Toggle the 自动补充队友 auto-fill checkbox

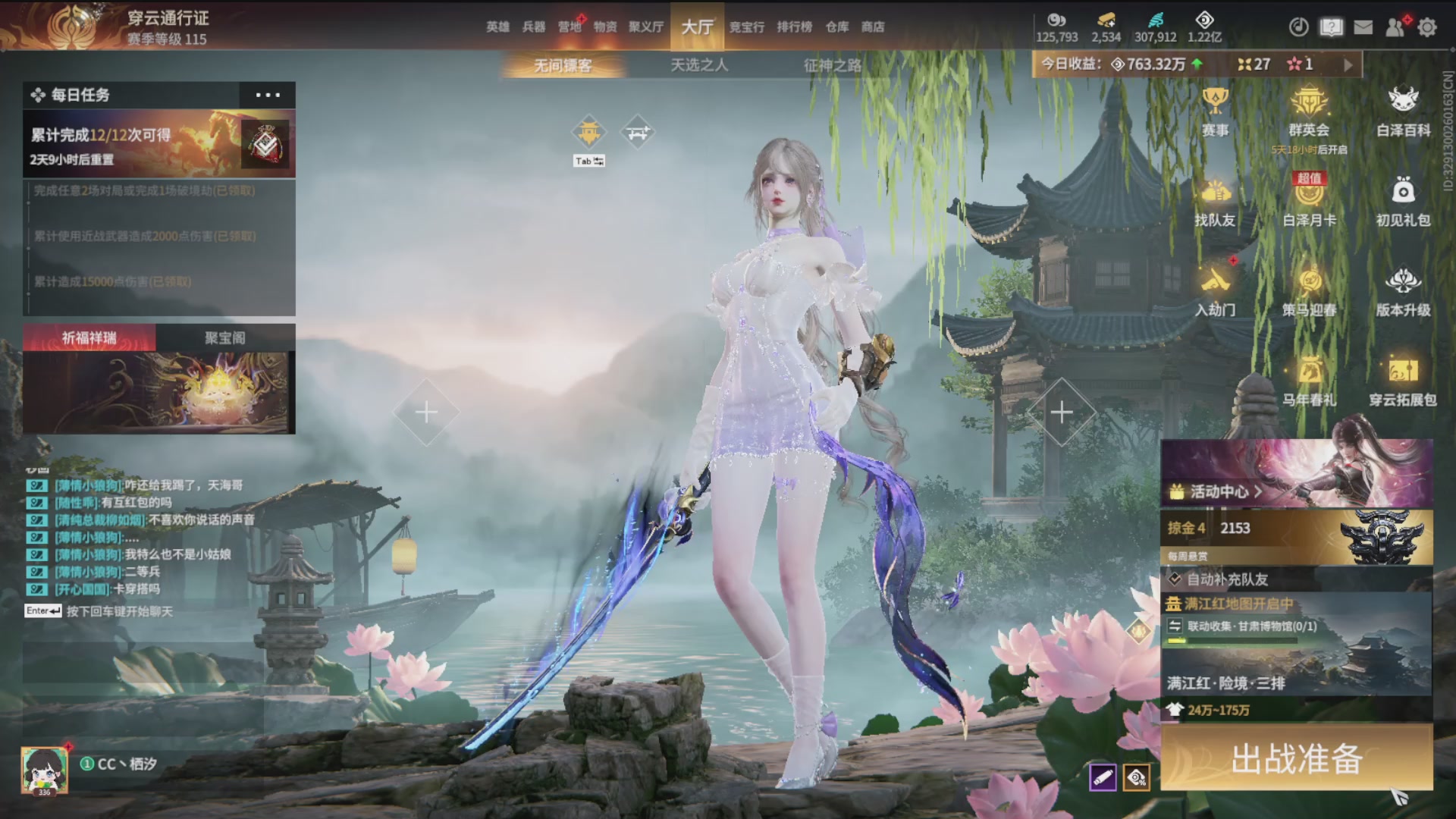pyautogui.click(x=1175, y=579)
